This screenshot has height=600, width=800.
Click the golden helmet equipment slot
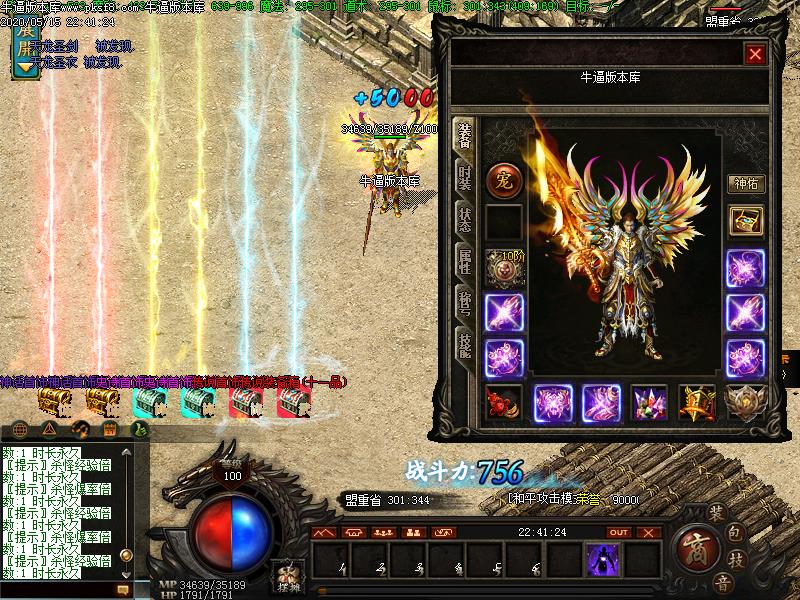pyautogui.click(x=697, y=403)
